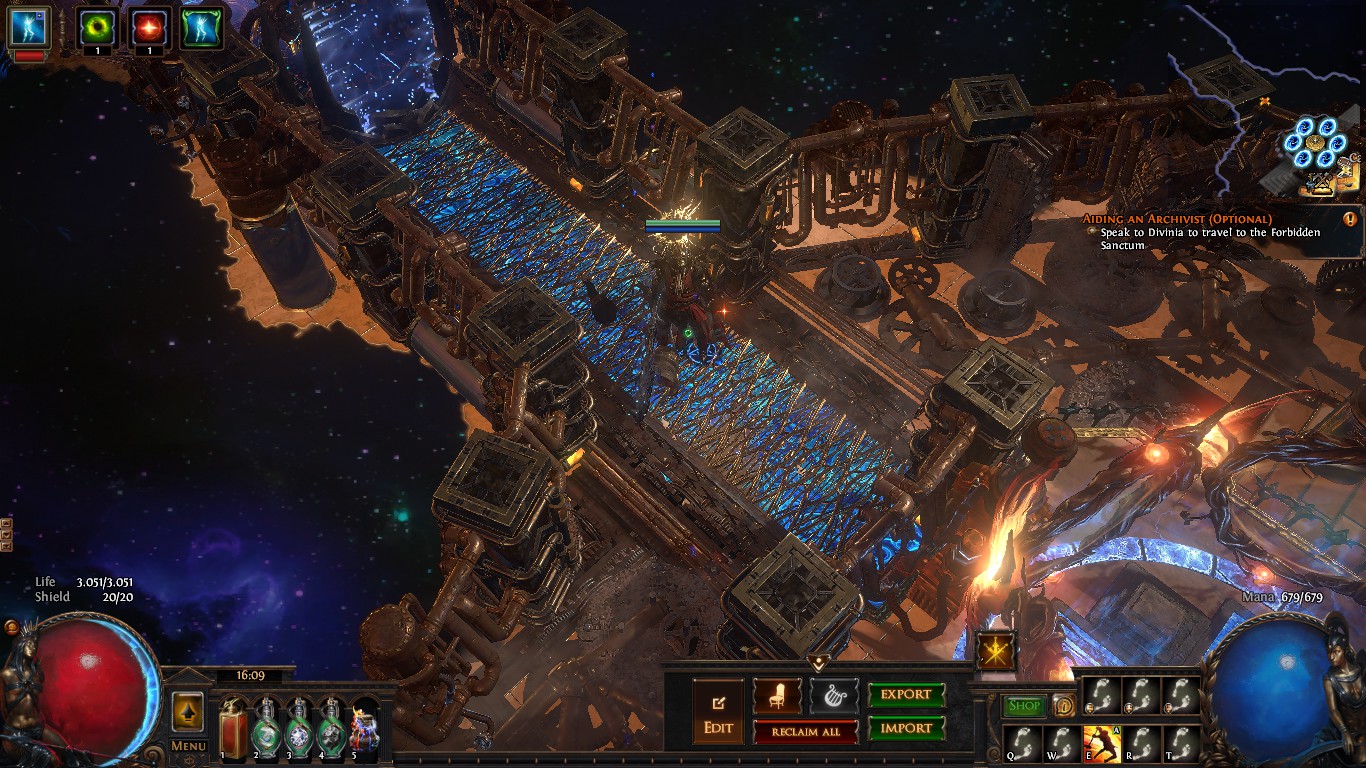
Task: Use the green flask in slot 2
Action: click(267, 730)
